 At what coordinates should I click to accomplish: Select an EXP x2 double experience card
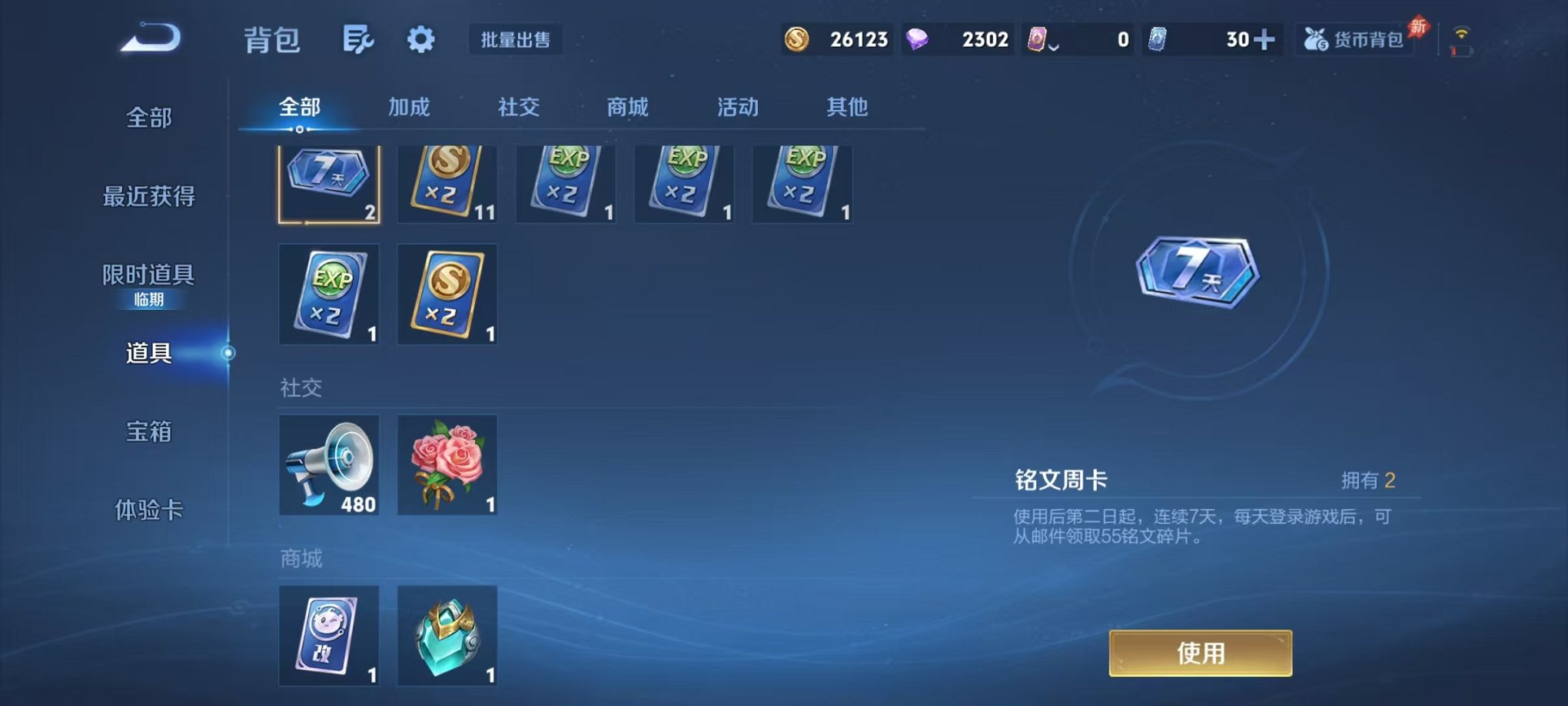coord(566,182)
